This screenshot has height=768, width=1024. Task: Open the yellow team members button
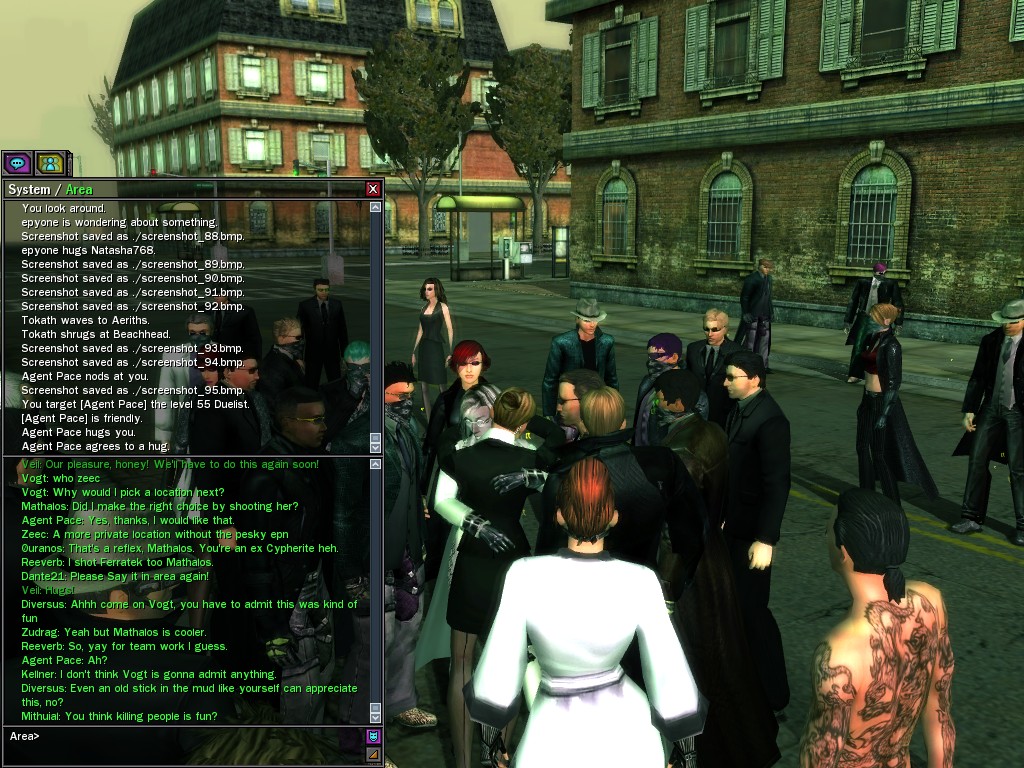click(x=49, y=162)
